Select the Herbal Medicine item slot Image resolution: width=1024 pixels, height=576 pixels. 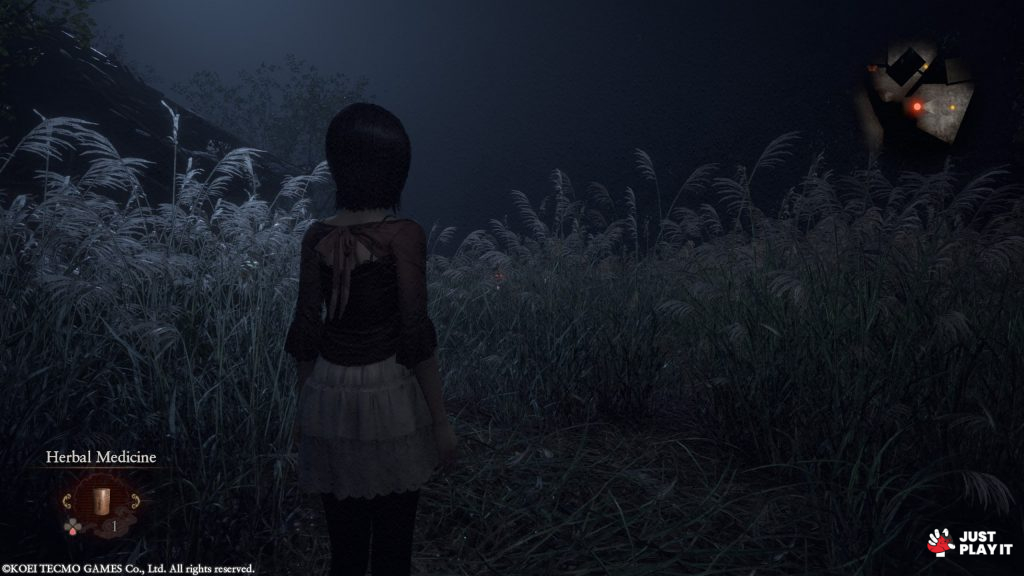[100, 500]
